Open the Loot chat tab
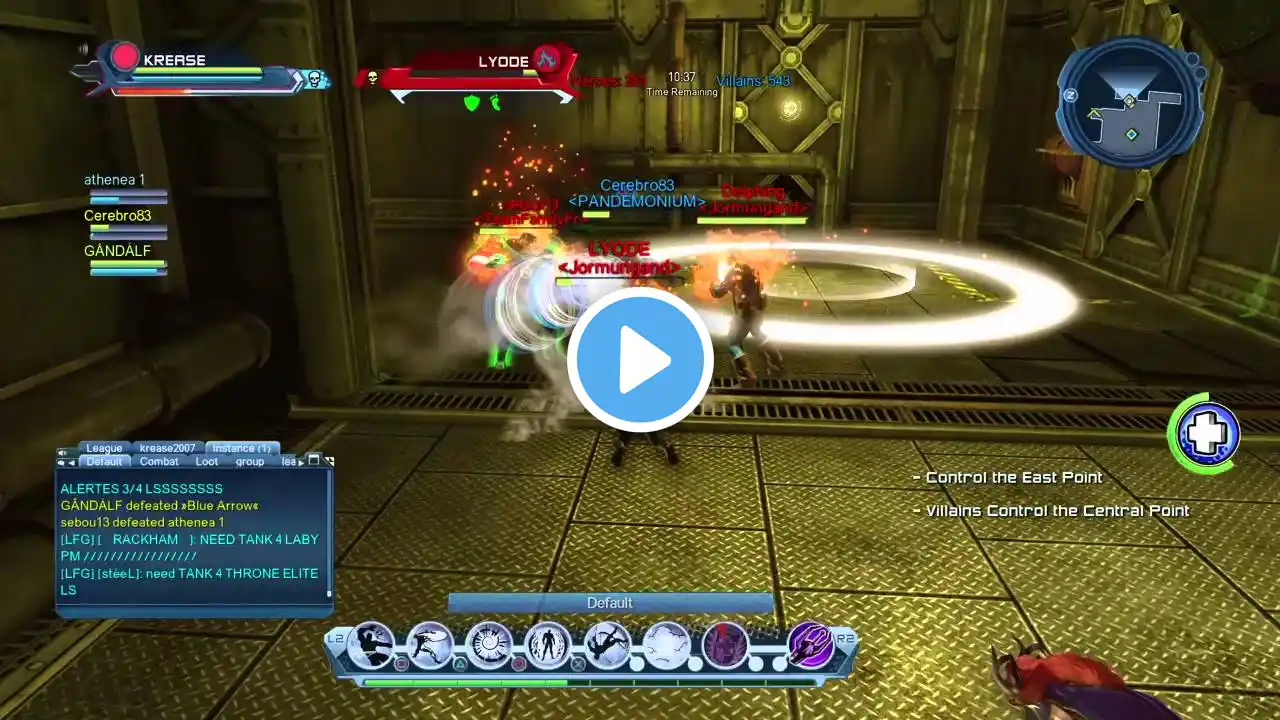Image resolution: width=1280 pixels, height=720 pixels. (207, 462)
